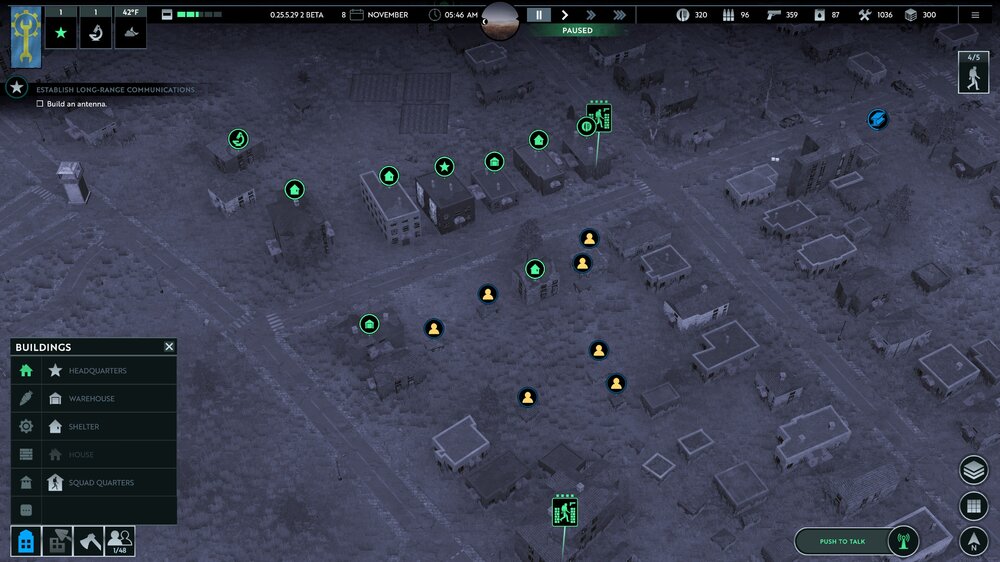
Task: Activate the demolish tool with trowel icon
Action: point(57,541)
